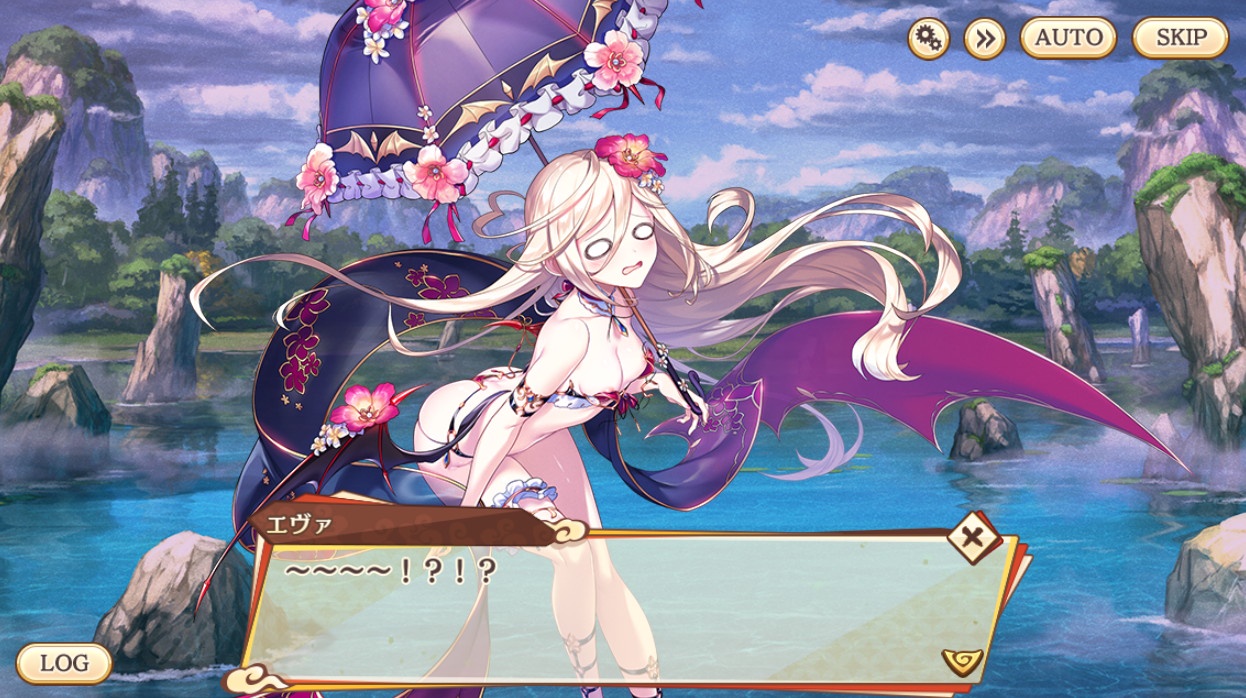1246x698 pixels.
Task: Activate the fast-forward double arrow button
Action: point(984,39)
